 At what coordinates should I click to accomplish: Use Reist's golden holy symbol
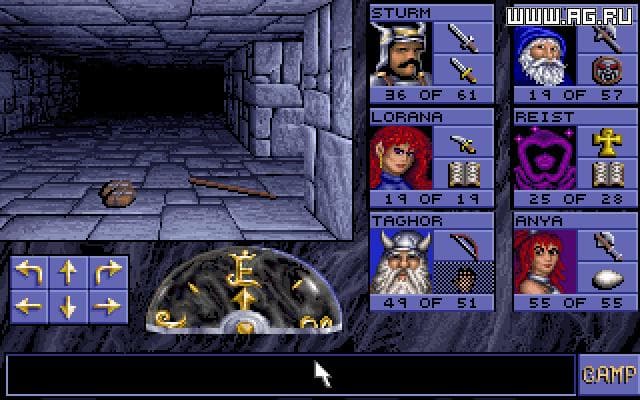(x=607, y=141)
